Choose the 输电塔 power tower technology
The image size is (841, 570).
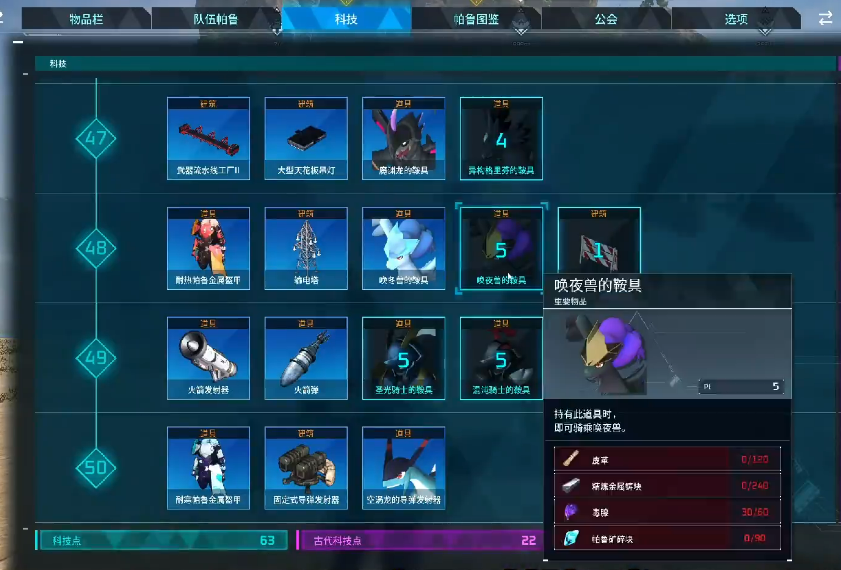pyautogui.click(x=305, y=248)
